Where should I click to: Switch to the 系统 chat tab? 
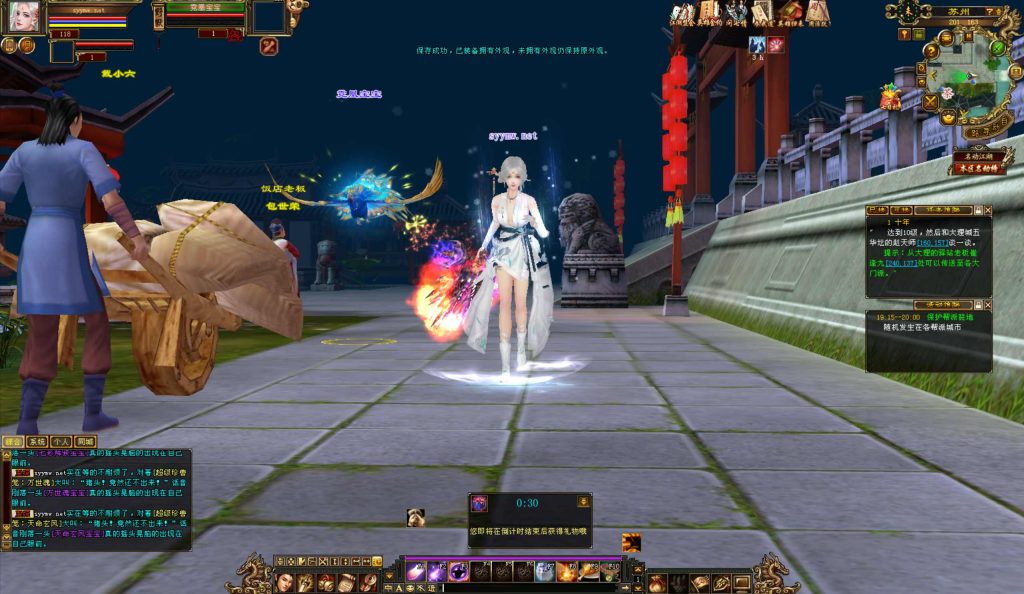37,441
